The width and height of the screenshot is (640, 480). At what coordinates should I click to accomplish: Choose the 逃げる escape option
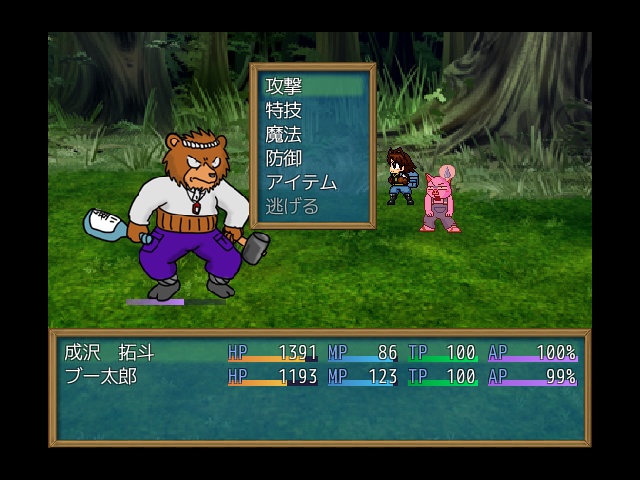312,207
